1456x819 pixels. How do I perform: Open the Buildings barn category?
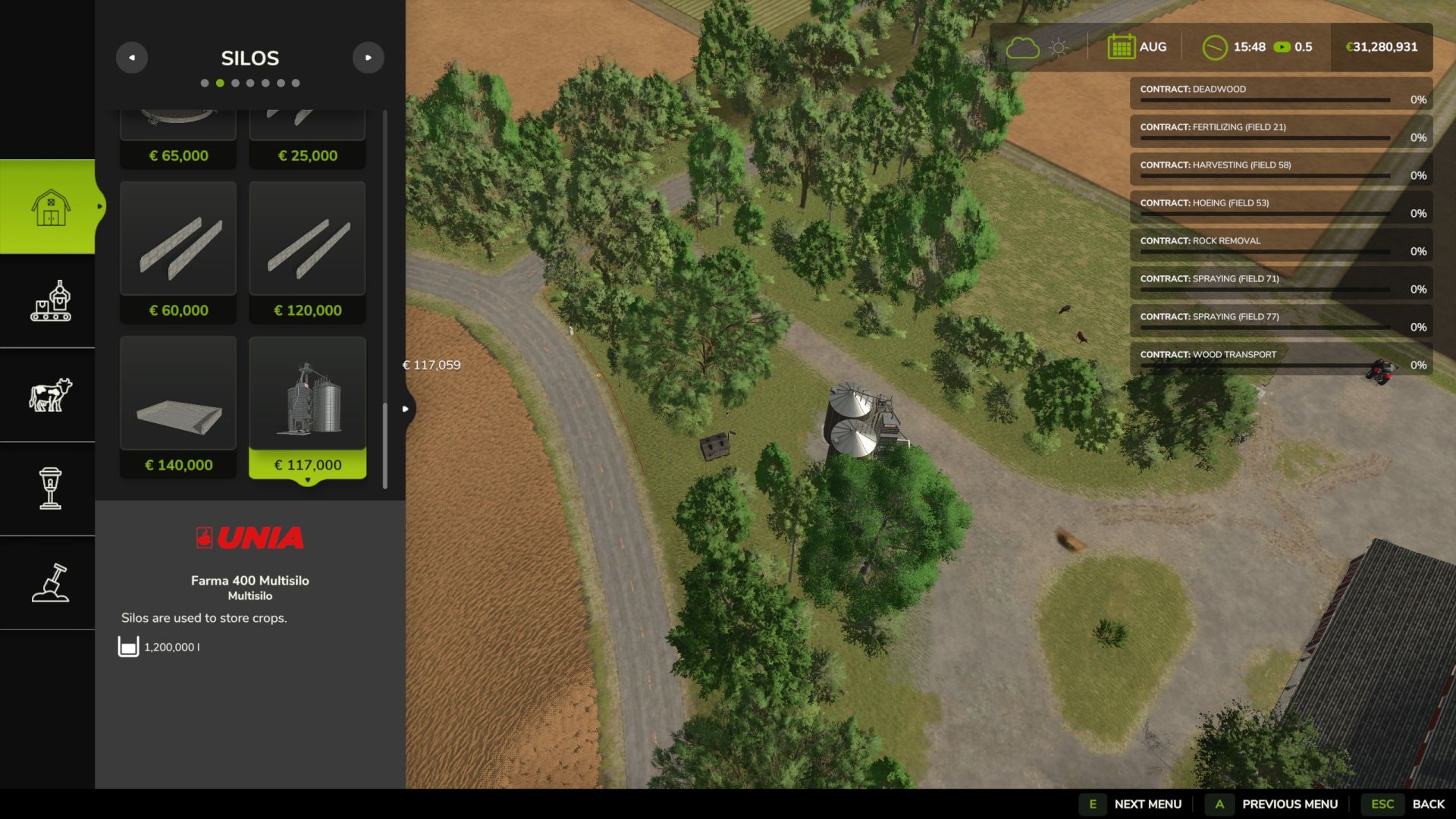50,206
